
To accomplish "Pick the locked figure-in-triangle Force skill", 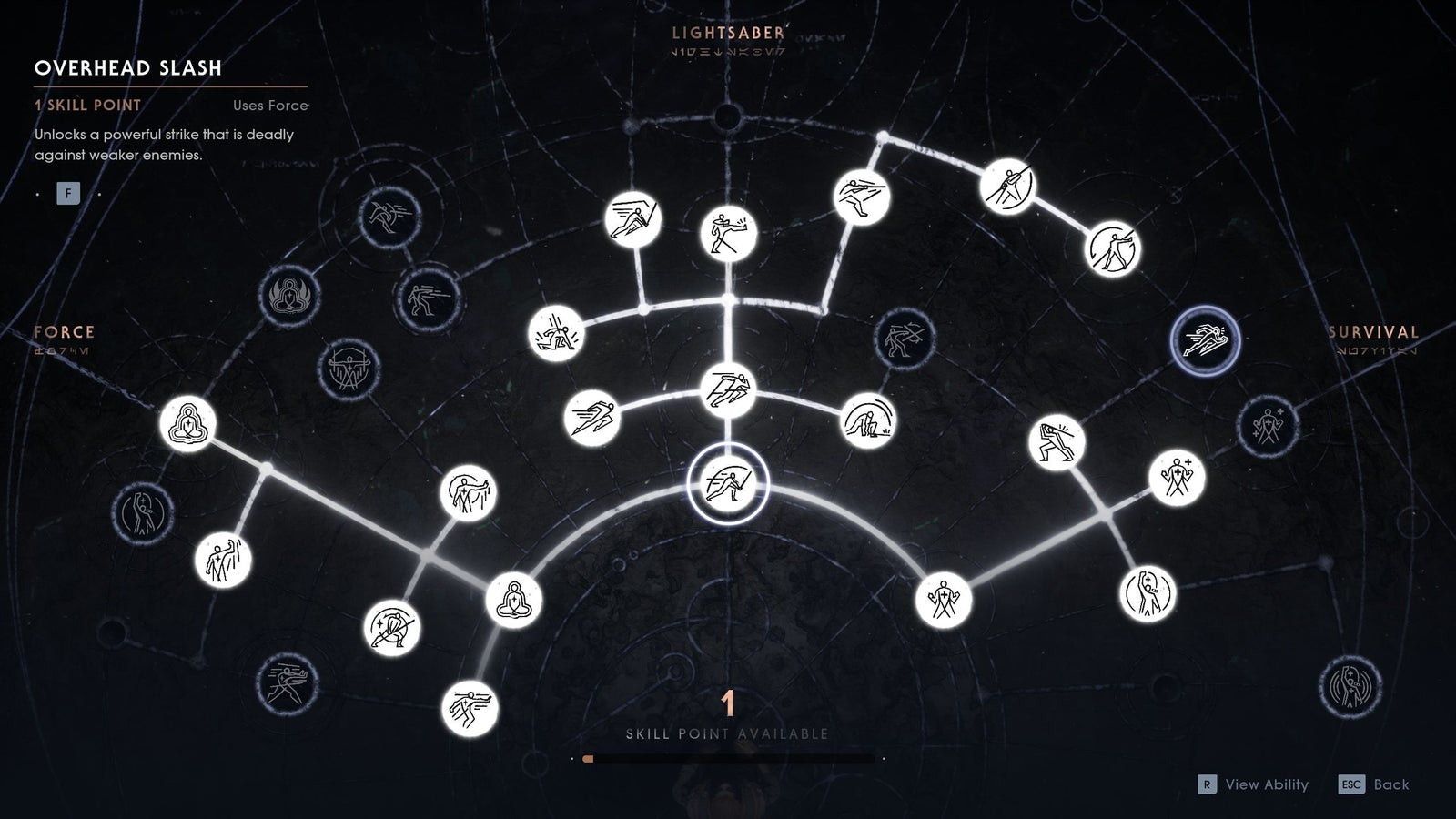I will (x=349, y=369).
